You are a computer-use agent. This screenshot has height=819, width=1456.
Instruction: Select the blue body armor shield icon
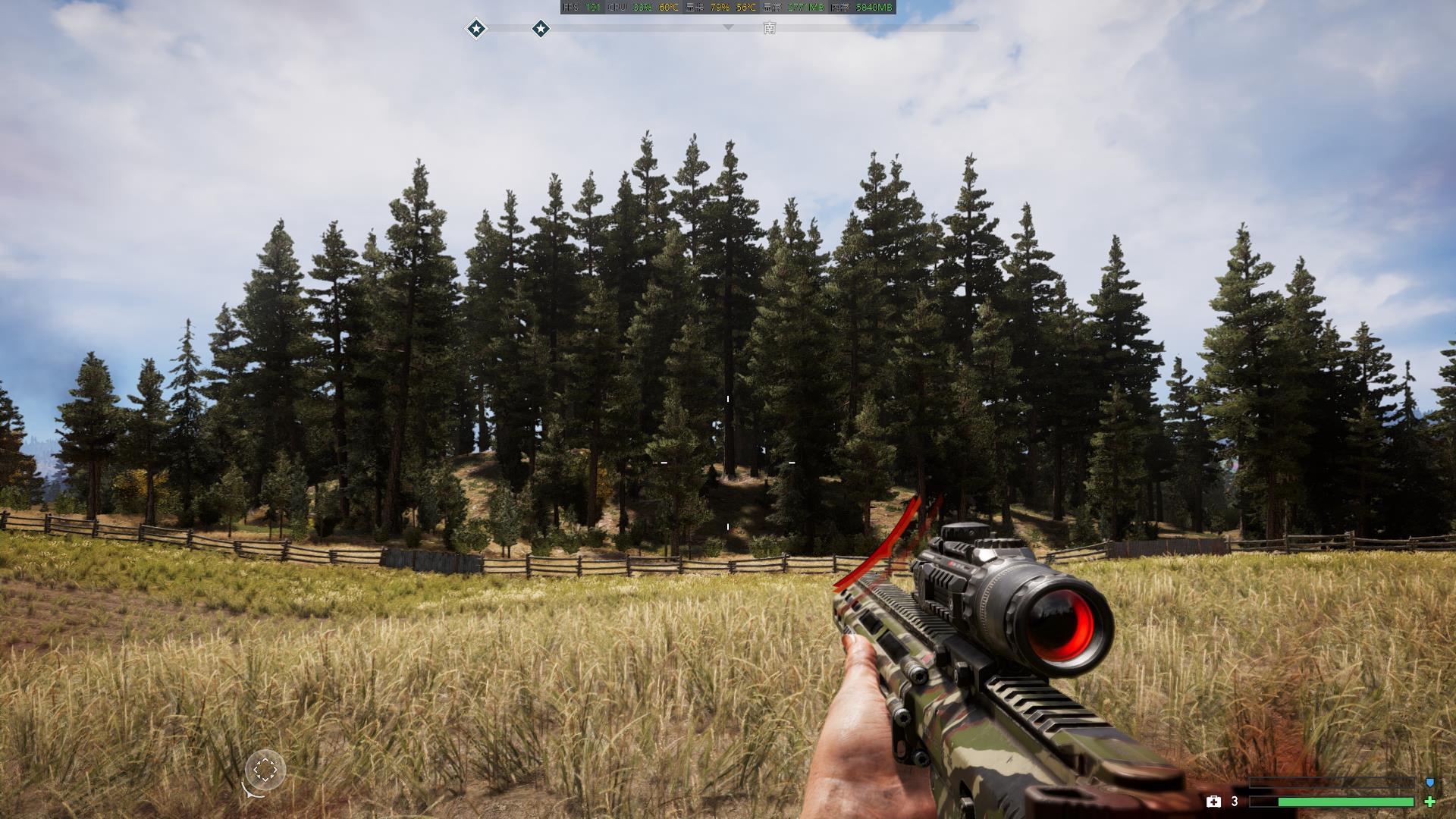pyautogui.click(x=1430, y=782)
